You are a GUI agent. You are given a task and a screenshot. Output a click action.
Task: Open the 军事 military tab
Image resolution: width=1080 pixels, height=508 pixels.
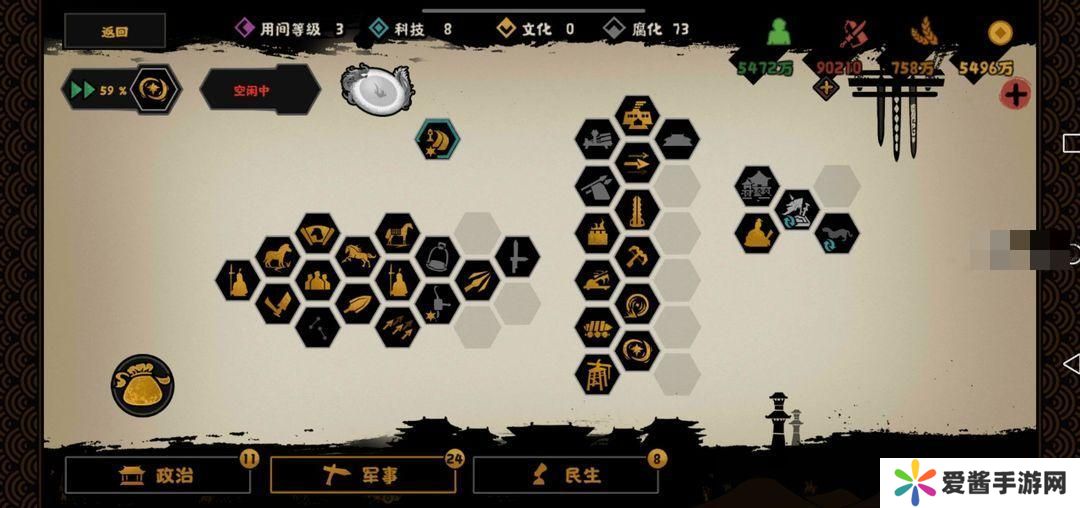pos(364,475)
